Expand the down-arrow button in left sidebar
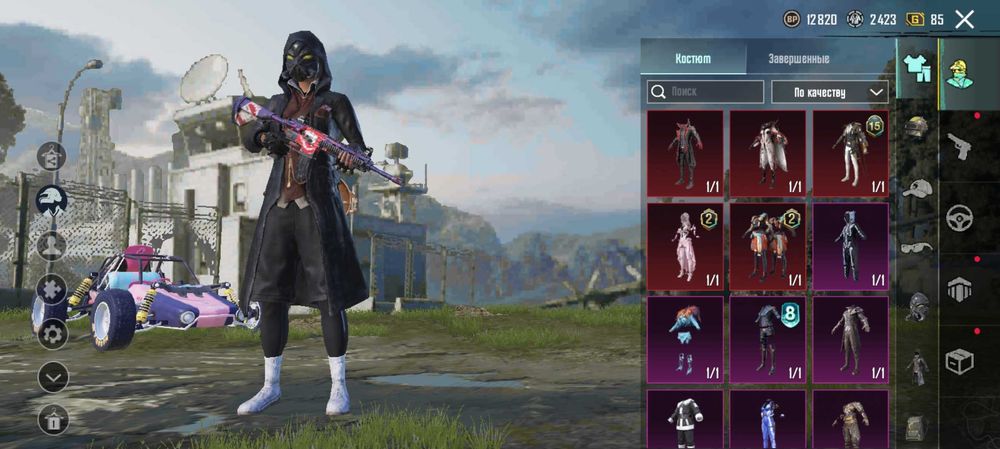Viewport: 1000px width, 449px height. click(x=52, y=377)
